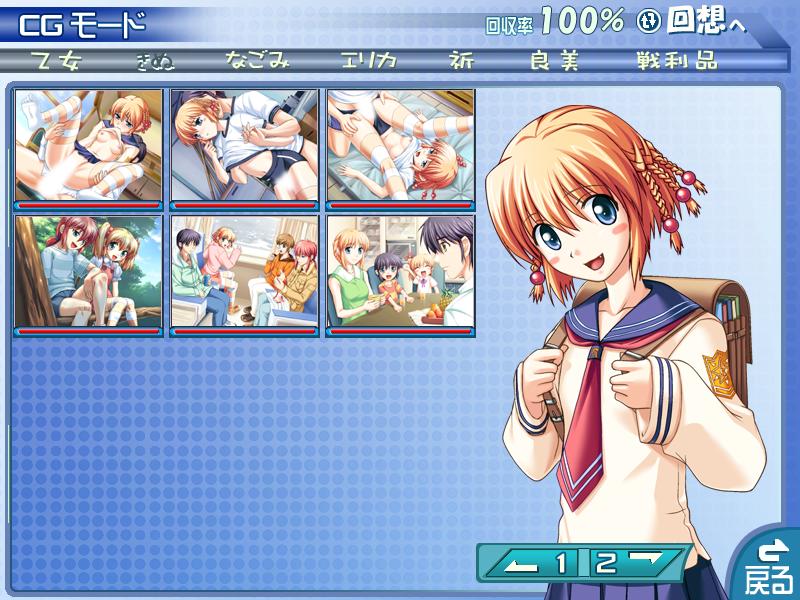The width and height of the screenshot is (800, 600).
Task: Select the なごみ tab
Action: (x=257, y=60)
